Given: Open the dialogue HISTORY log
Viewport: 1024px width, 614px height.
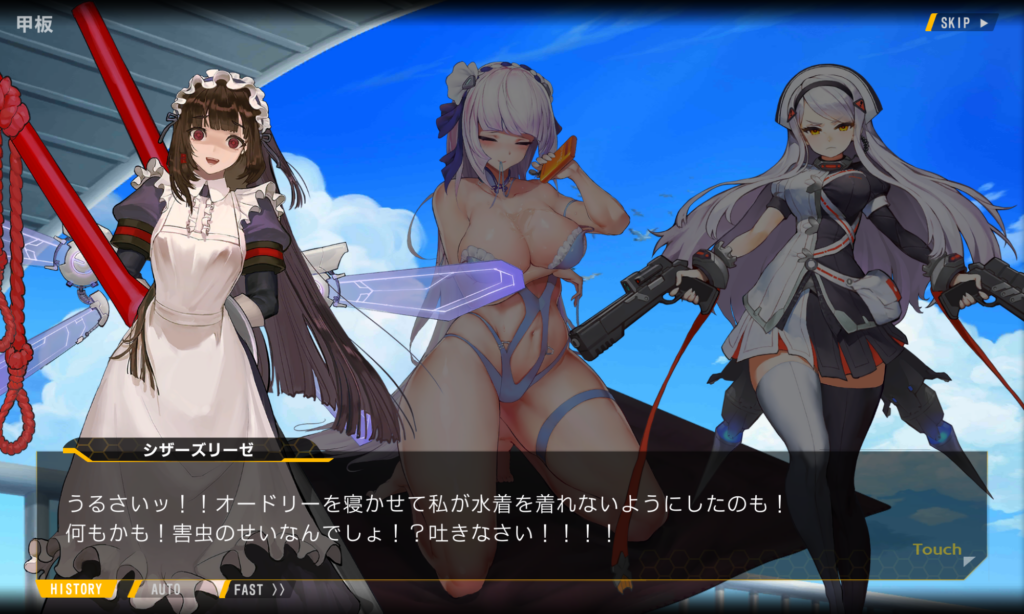Looking at the screenshot, I should (x=76, y=589).
